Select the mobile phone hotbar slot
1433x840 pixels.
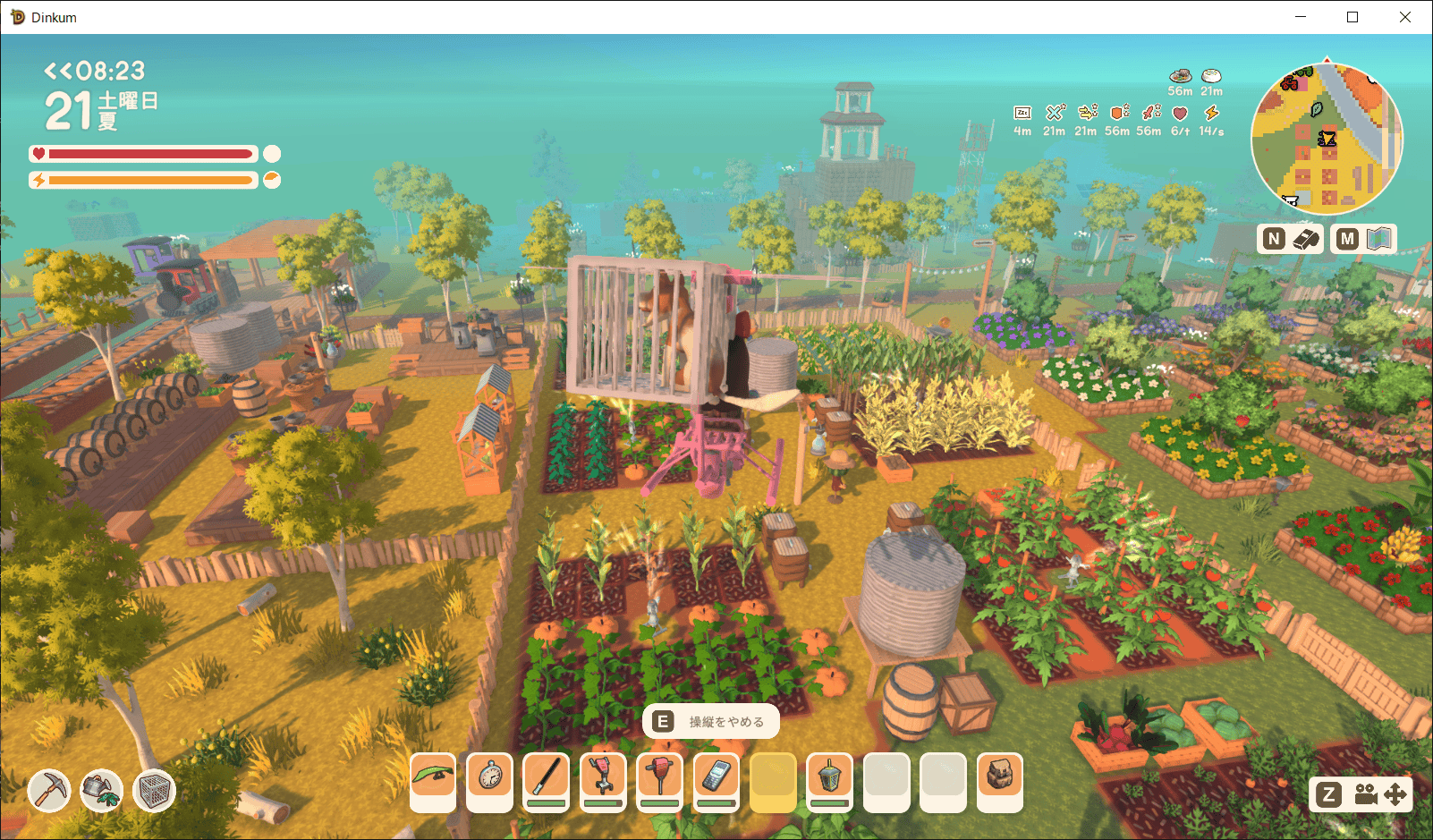tap(716, 776)
